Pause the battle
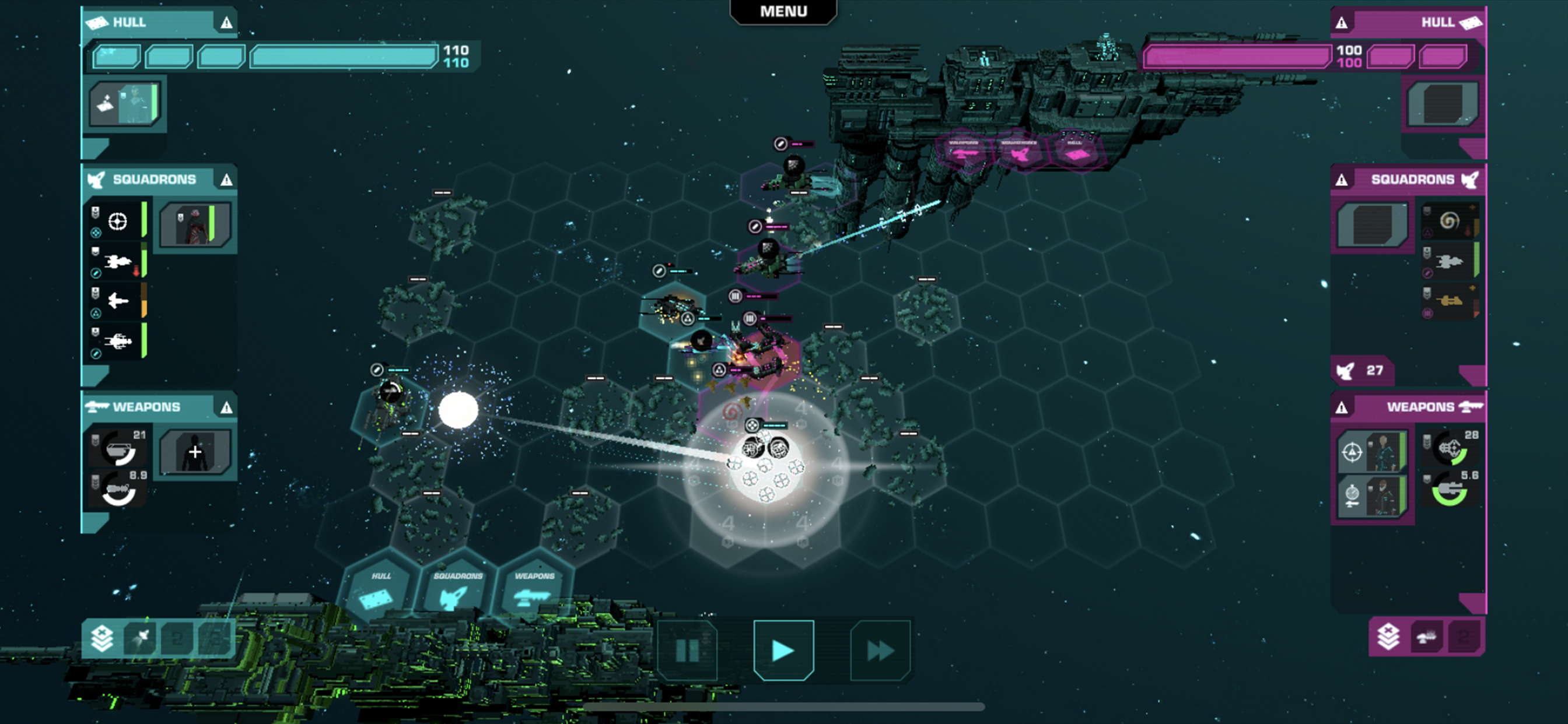 click(687, 651)
